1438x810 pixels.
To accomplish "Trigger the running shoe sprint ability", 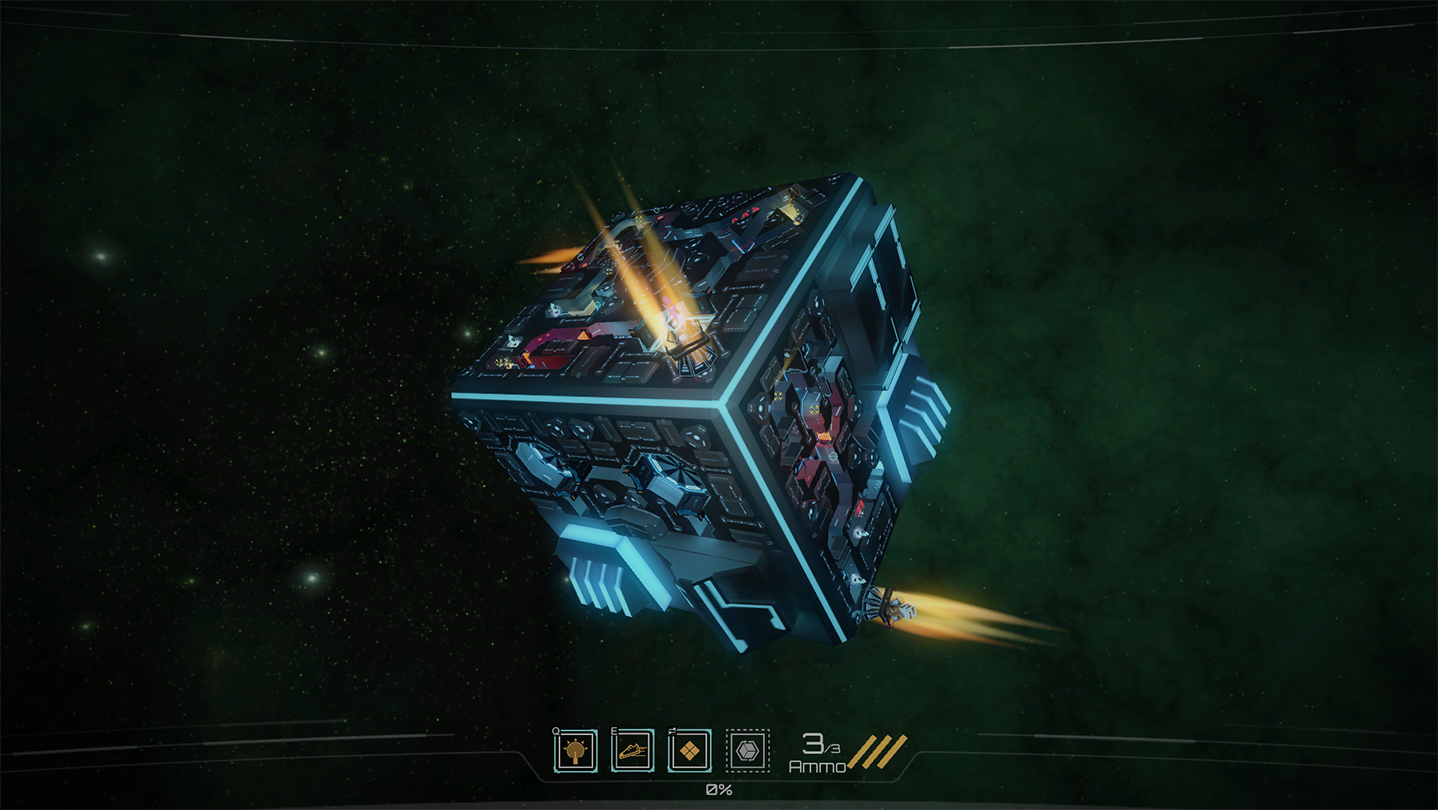I will coord(632,751).
